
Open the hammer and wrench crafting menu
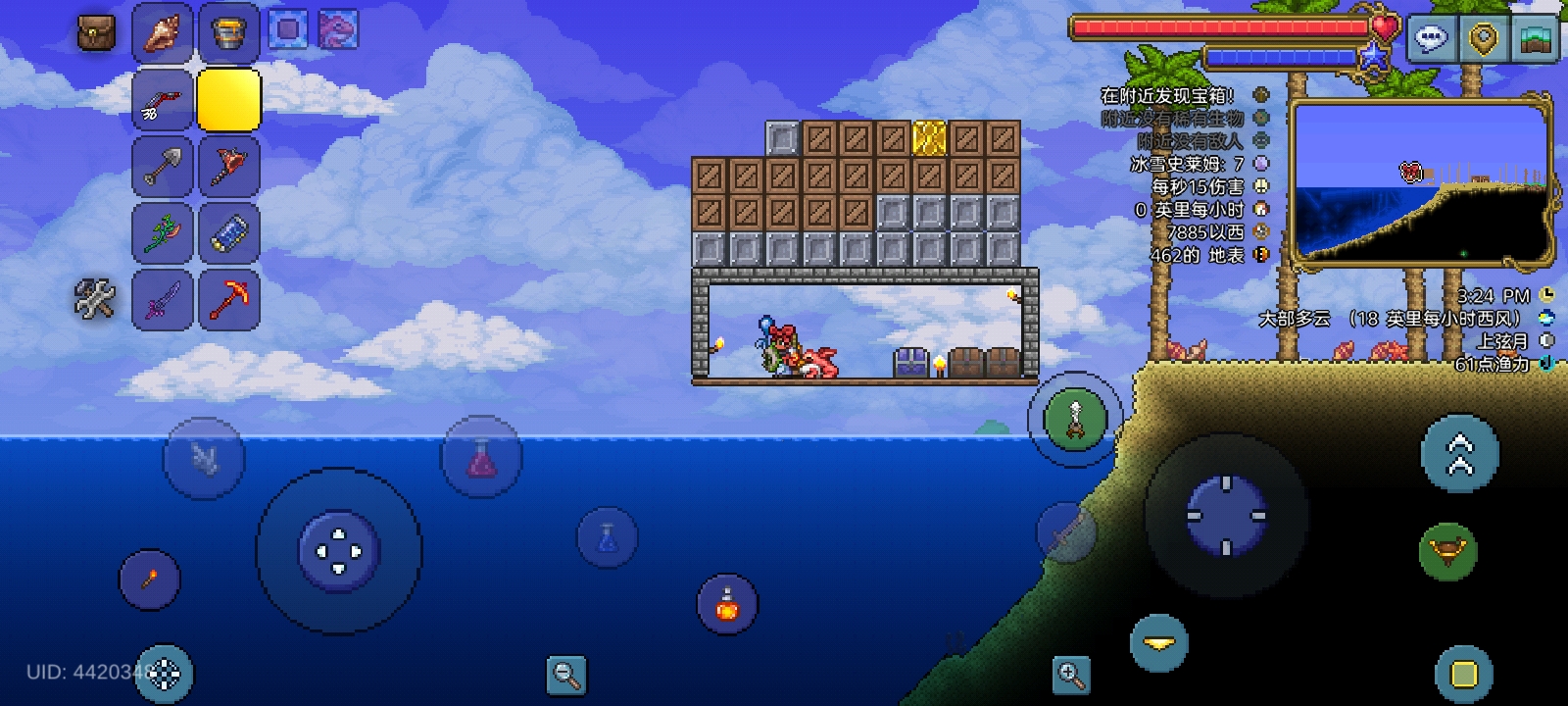95,298
